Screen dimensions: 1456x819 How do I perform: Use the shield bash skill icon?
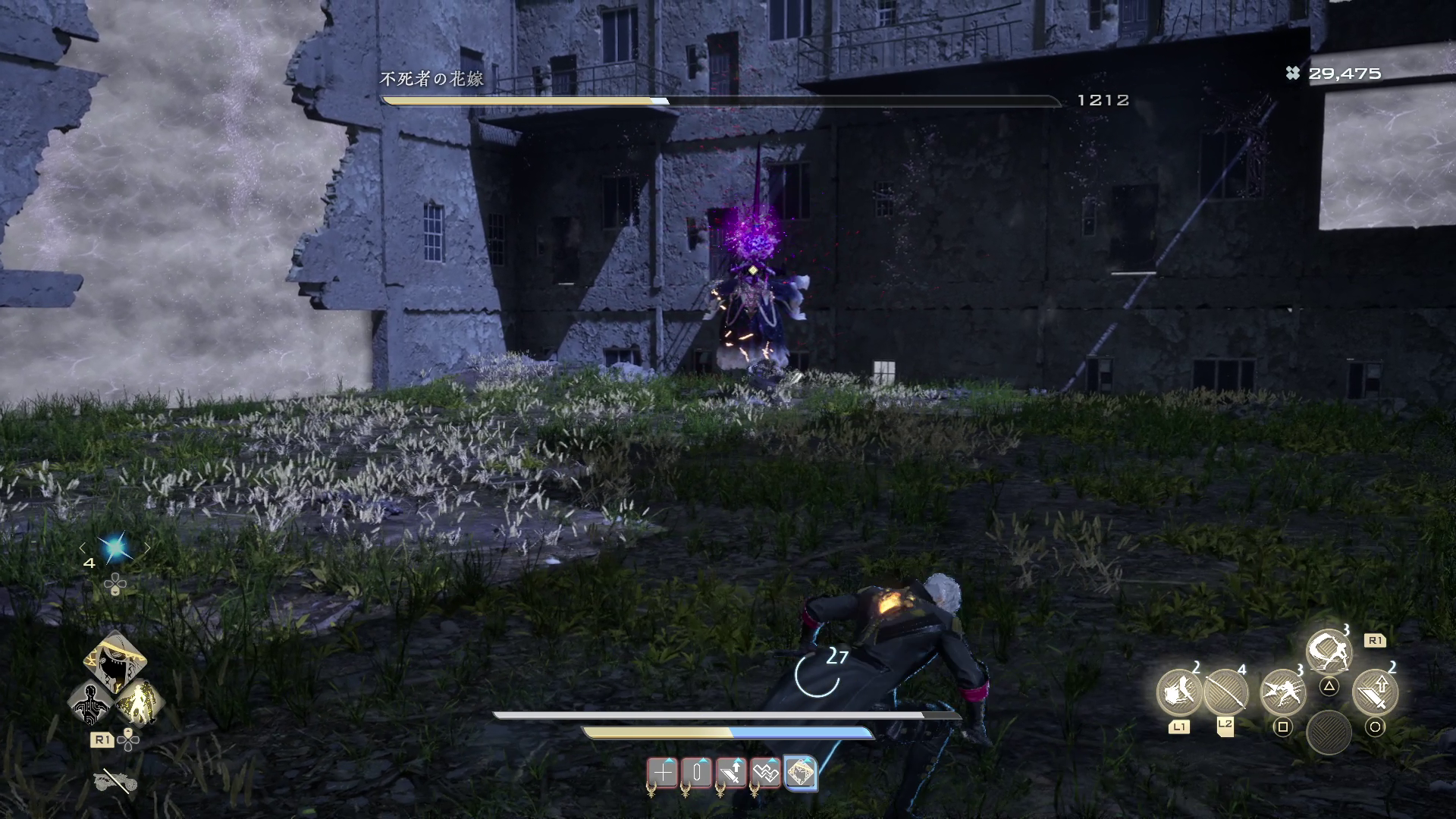(x=1178, y=692)
